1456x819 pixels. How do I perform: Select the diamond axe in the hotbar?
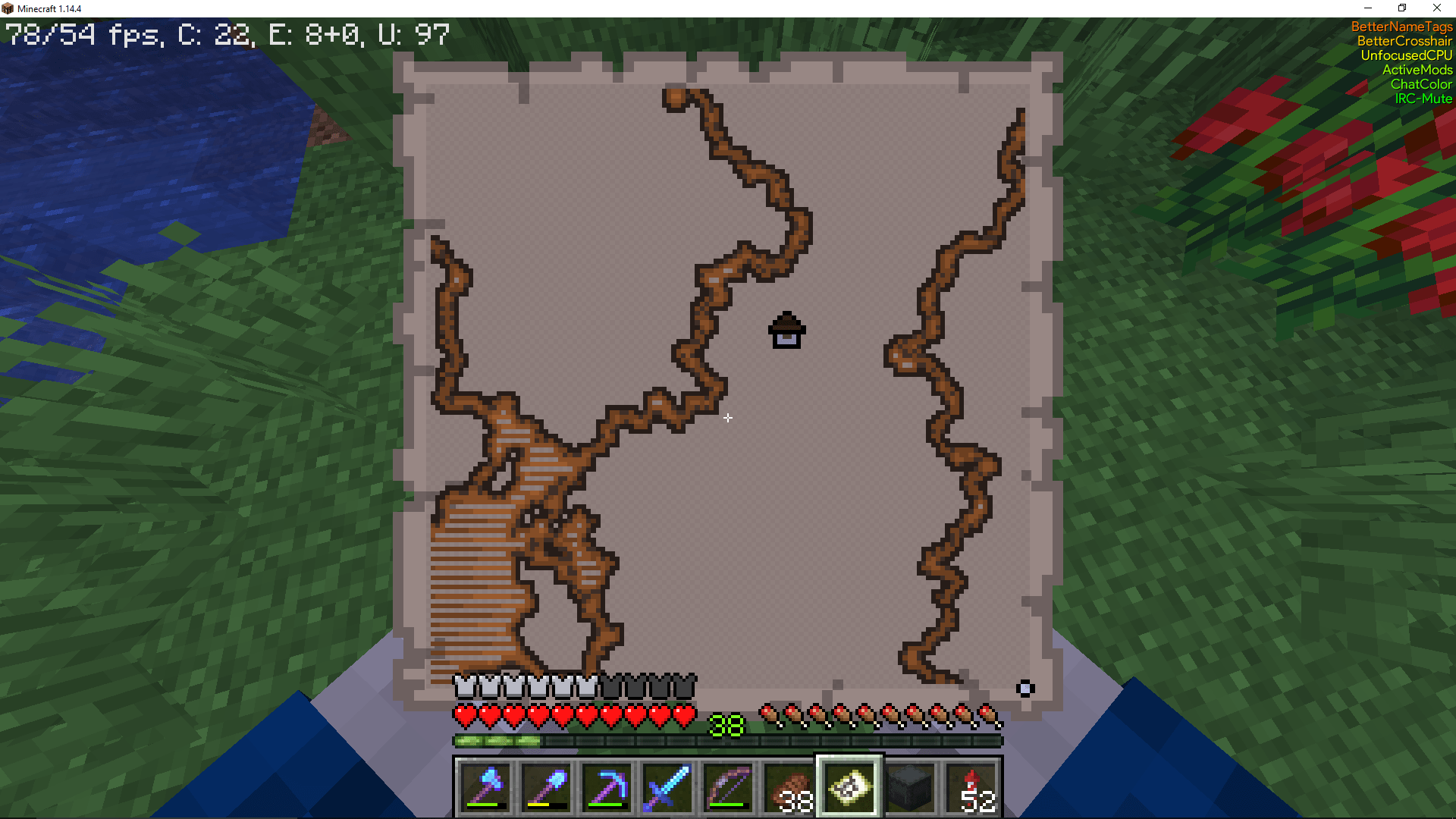[x=485, y=789]
